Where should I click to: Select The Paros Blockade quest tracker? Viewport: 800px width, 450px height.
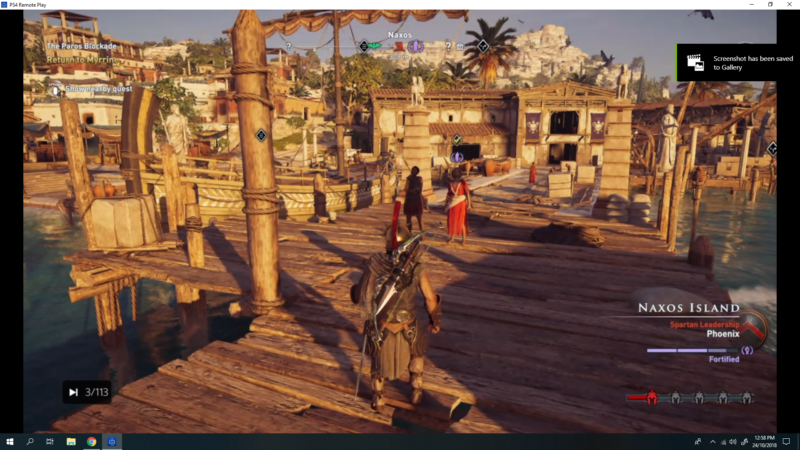click(x=81, y=46)
